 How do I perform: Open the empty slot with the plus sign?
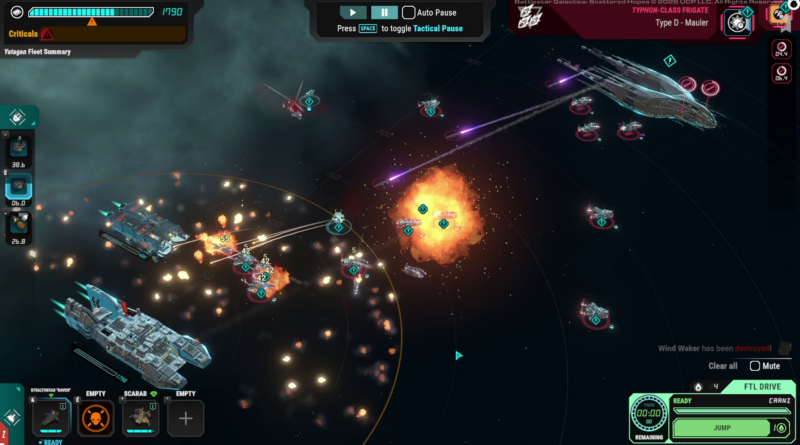(x=185, y=418)
